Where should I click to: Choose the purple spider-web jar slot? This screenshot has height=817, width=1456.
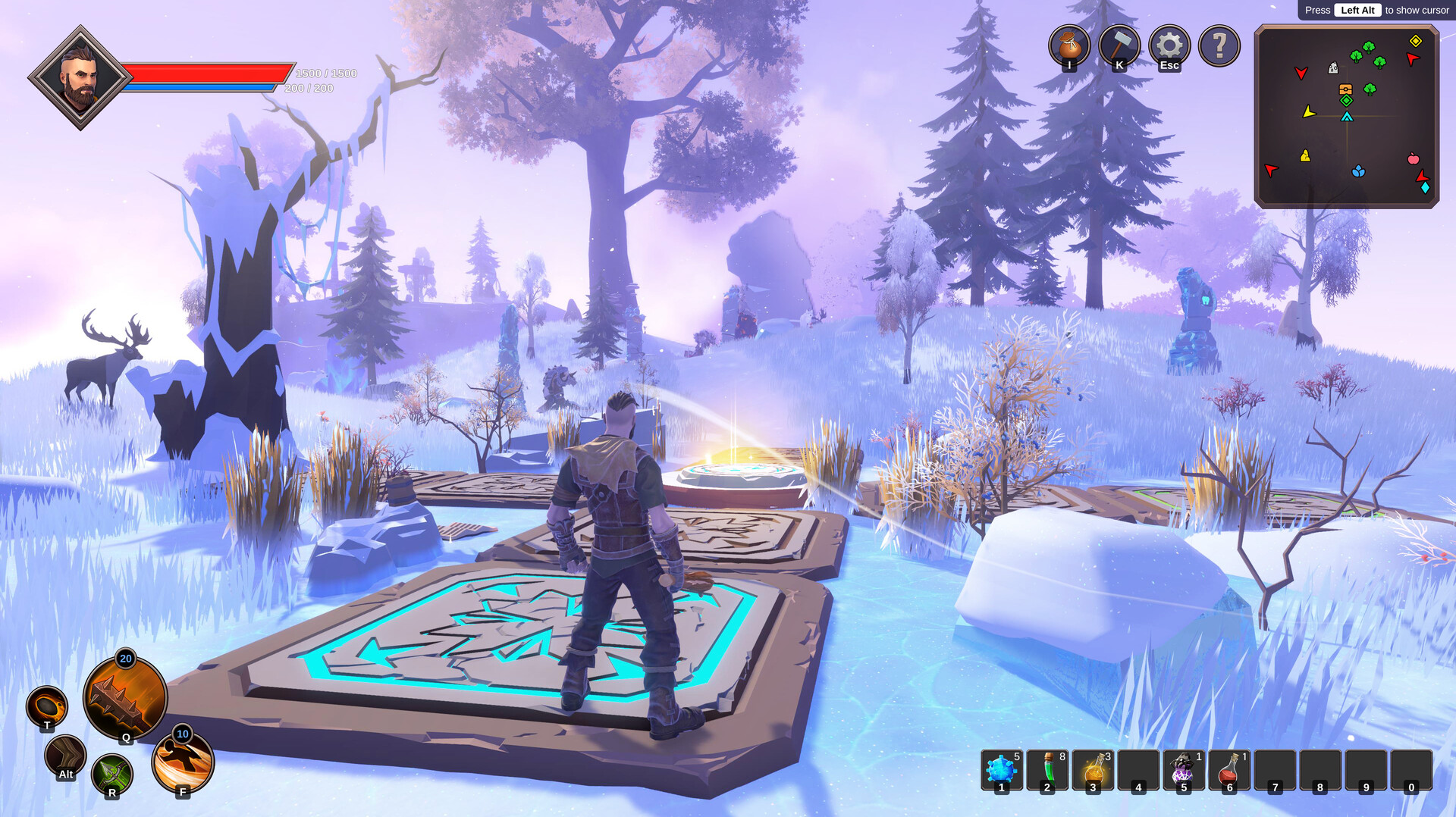coord(1183,770)
